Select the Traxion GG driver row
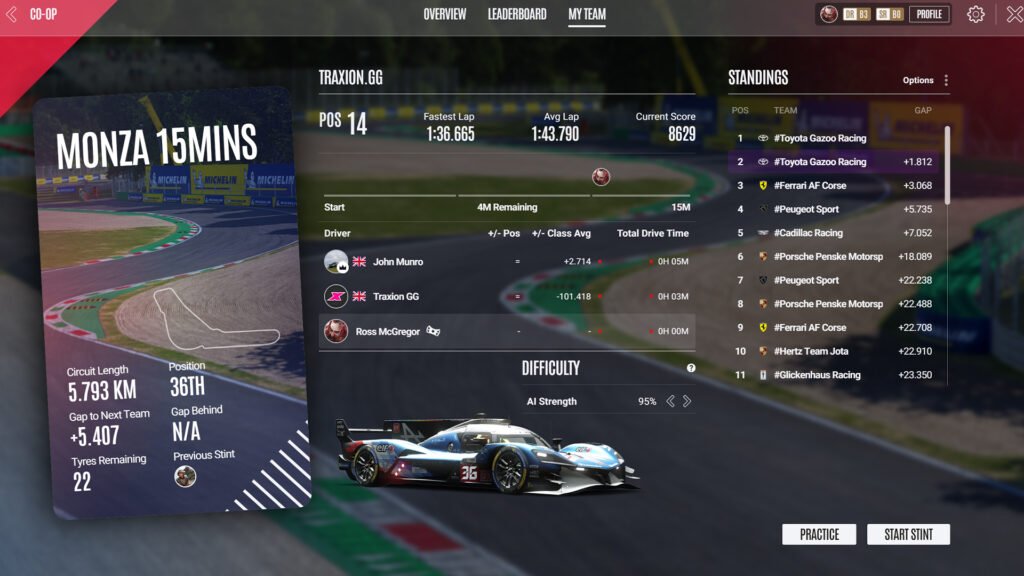This screenshot has width=1024, height=576. pyautogui.click(x=506, y=297)
